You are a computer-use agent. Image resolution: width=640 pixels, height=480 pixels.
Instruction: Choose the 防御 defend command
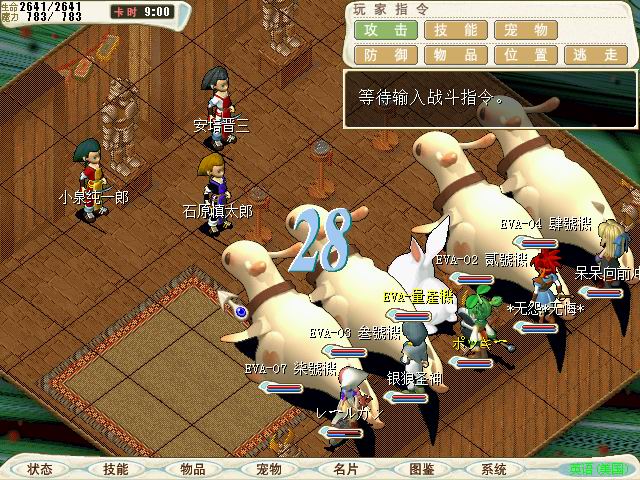[x=385, y=55]
